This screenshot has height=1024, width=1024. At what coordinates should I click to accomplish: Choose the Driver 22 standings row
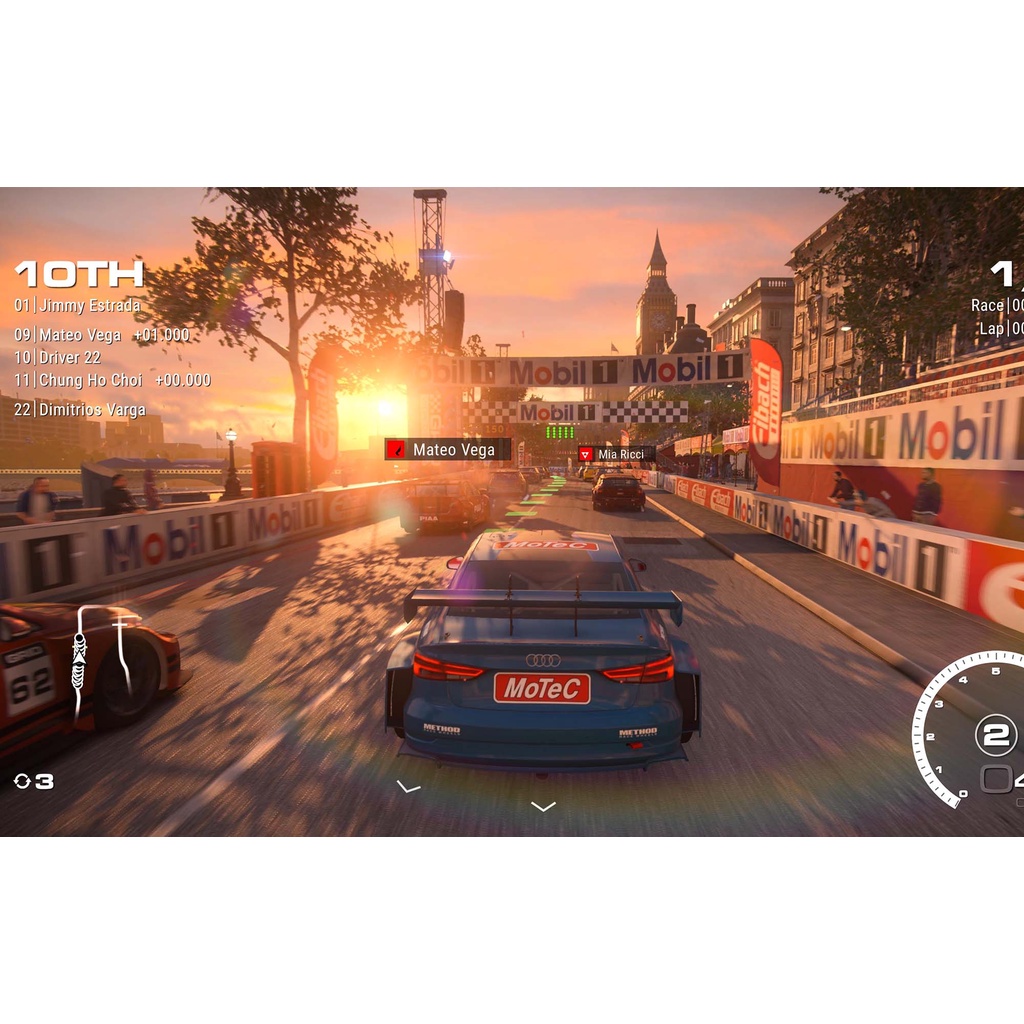58,358
